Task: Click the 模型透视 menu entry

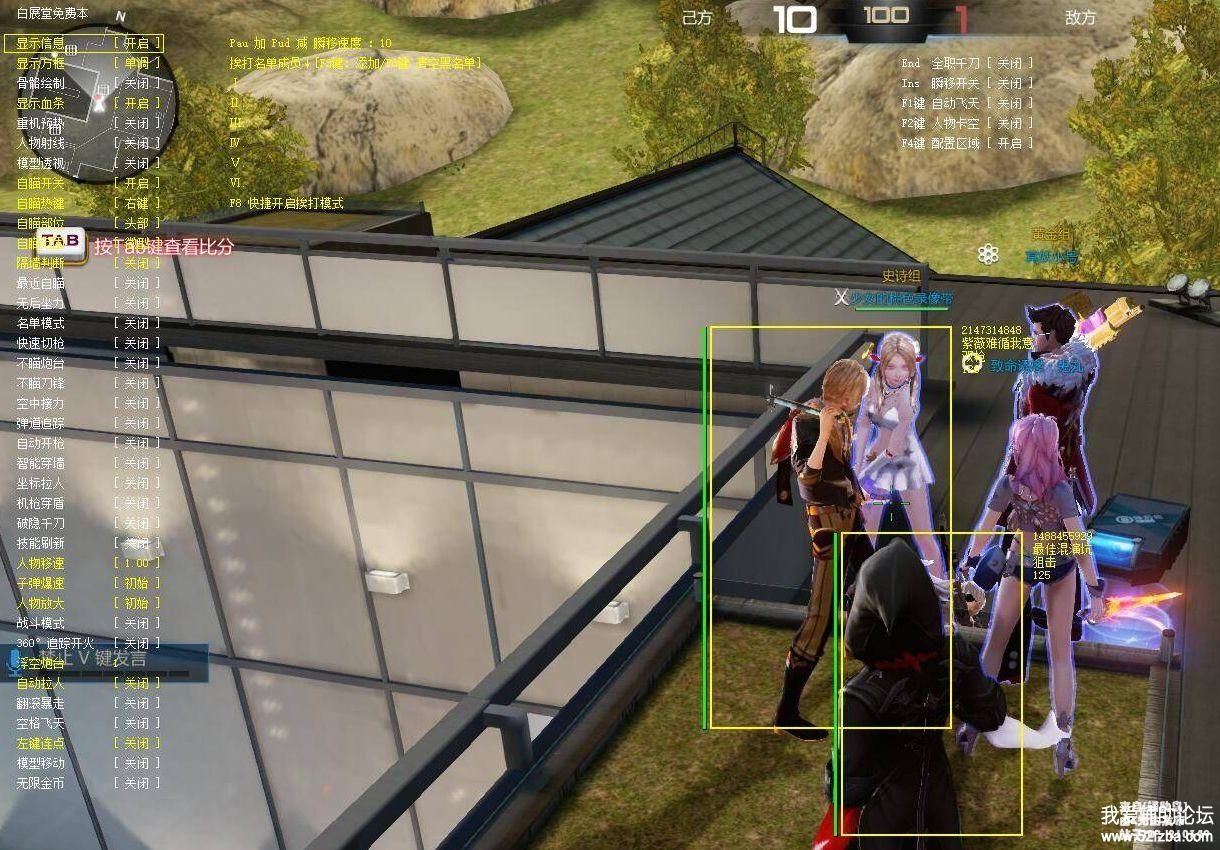Action: (x=87, y=163)
